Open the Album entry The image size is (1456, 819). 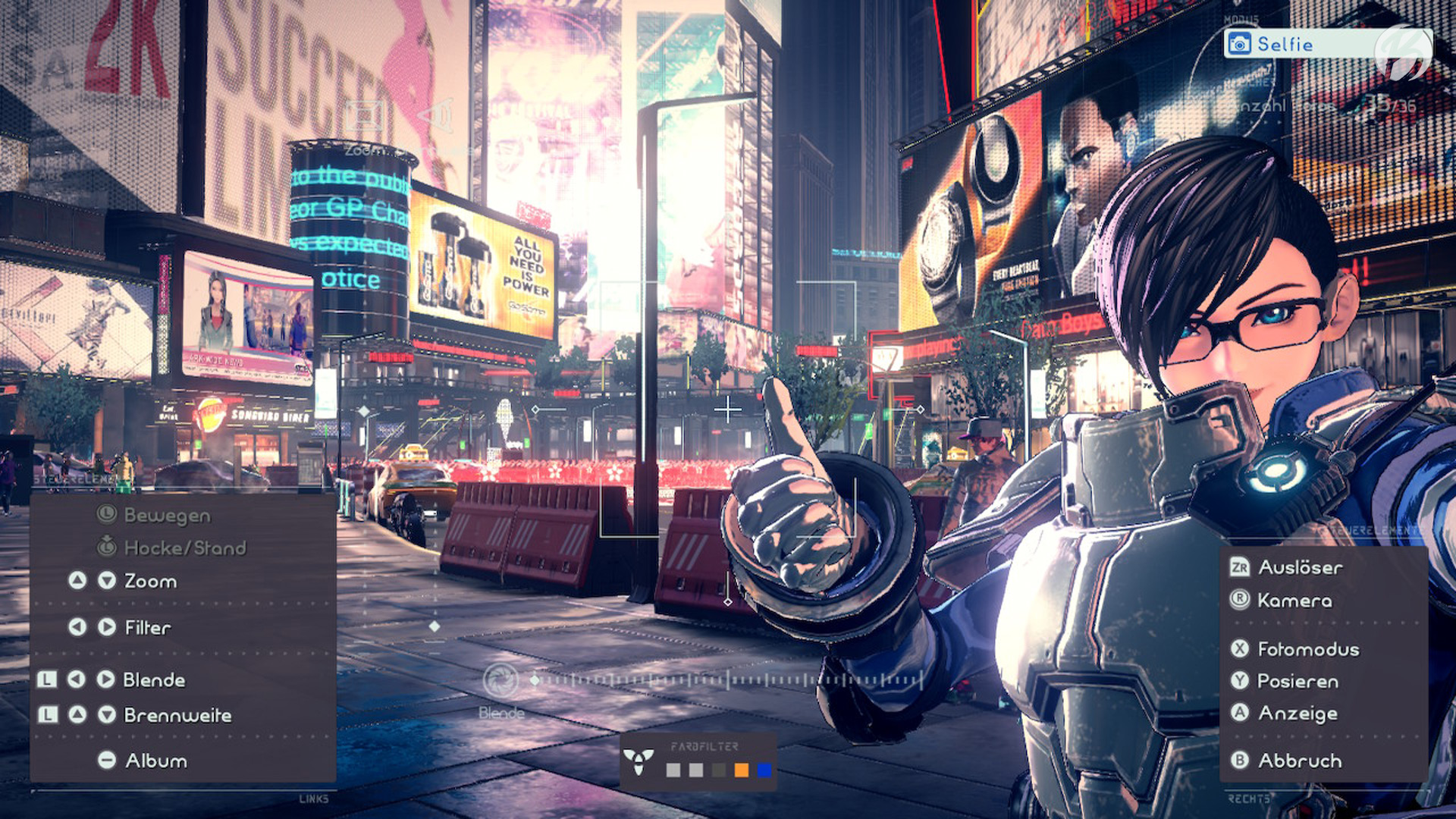click(155, 761)
